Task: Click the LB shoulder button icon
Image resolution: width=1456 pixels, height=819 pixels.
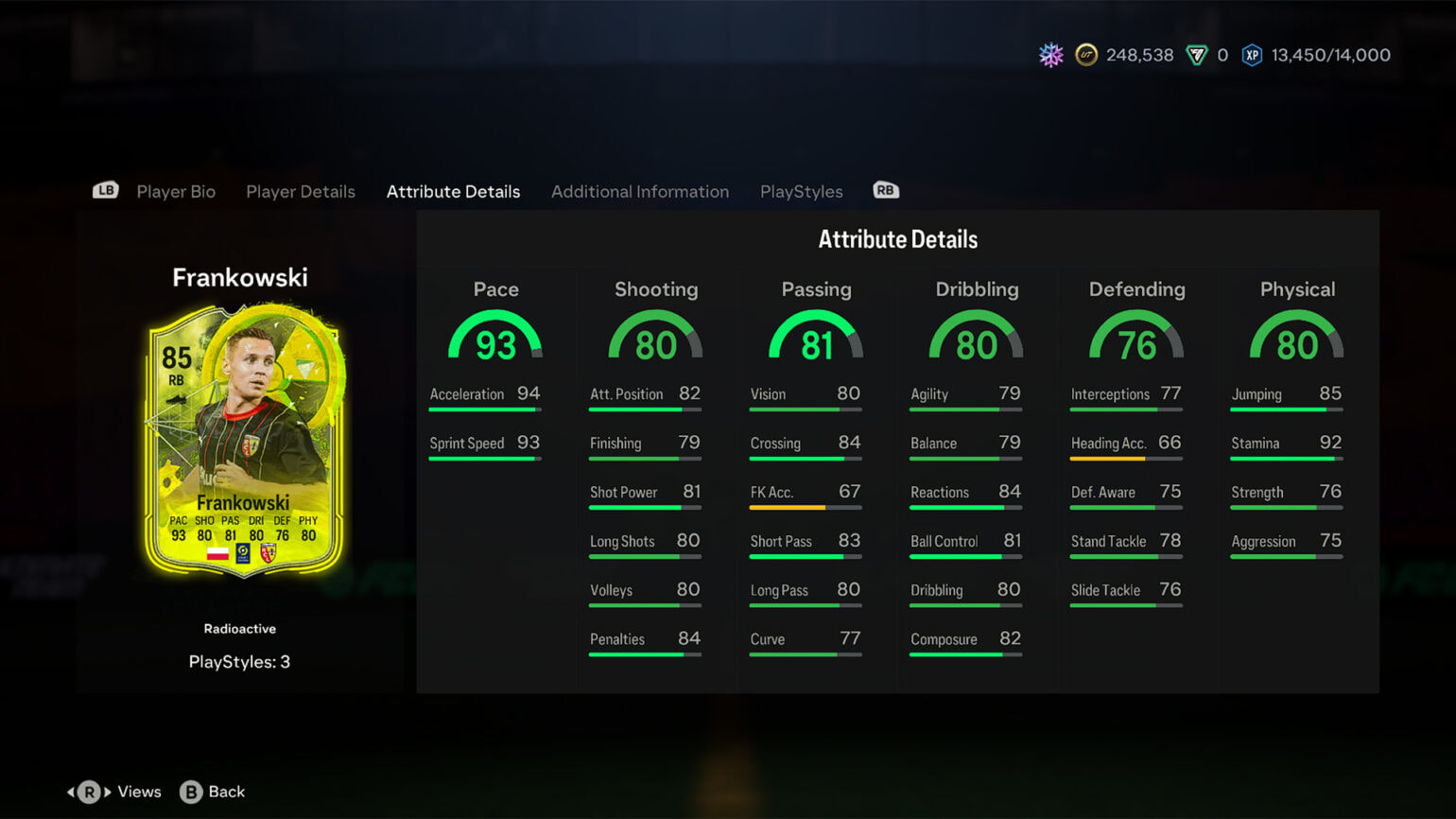Action: coord(105,189)
